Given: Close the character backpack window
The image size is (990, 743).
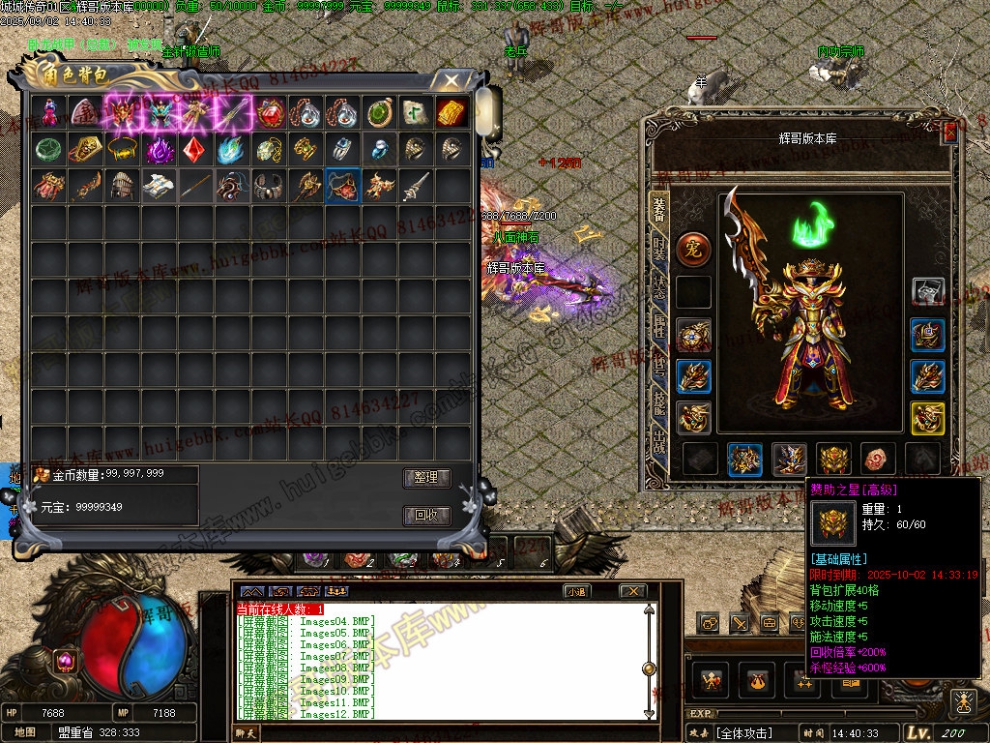Looking at the screenshot, I should (x=453, y=81).
